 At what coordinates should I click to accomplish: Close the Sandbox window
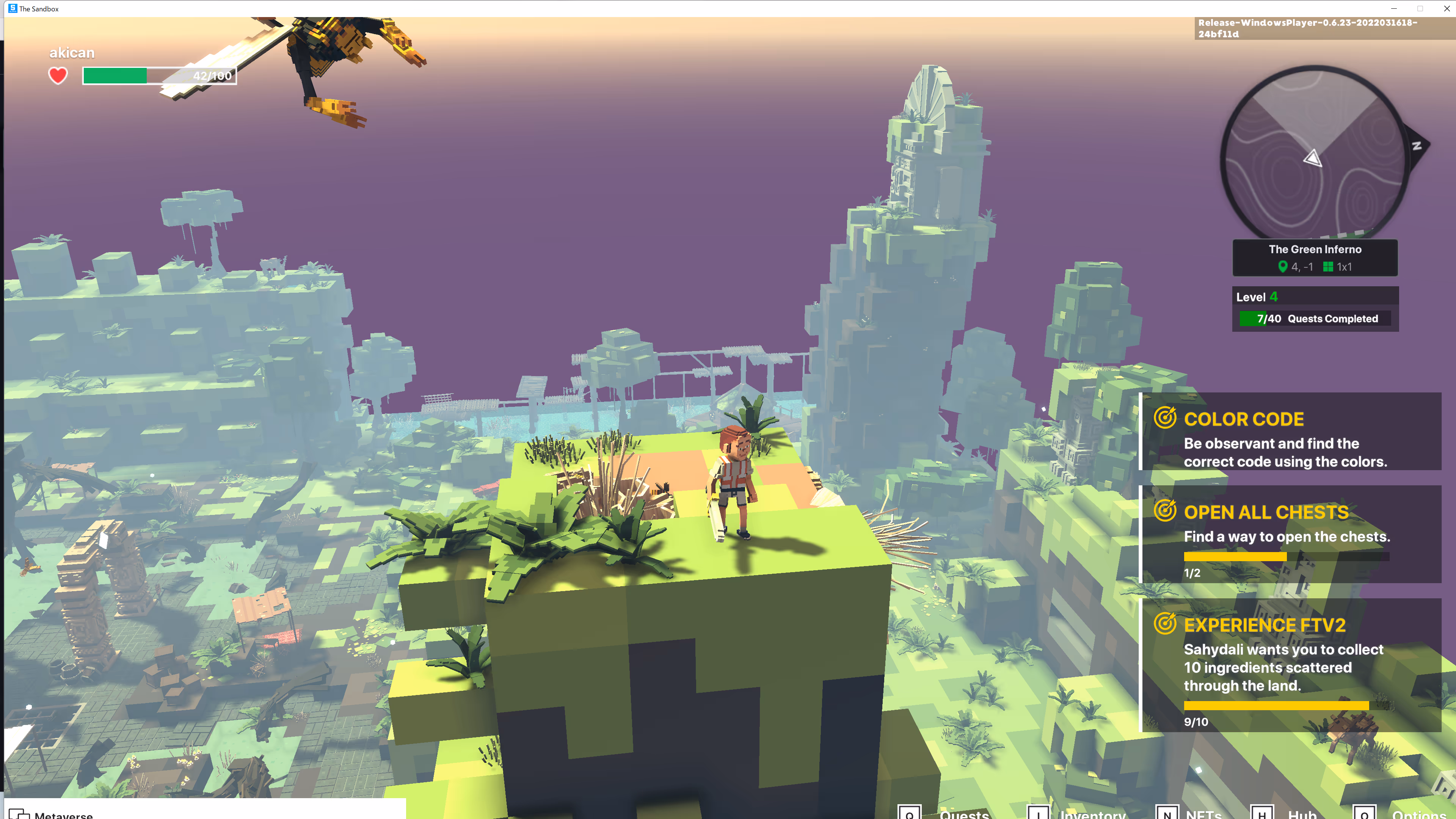[x=1447, y=8]
